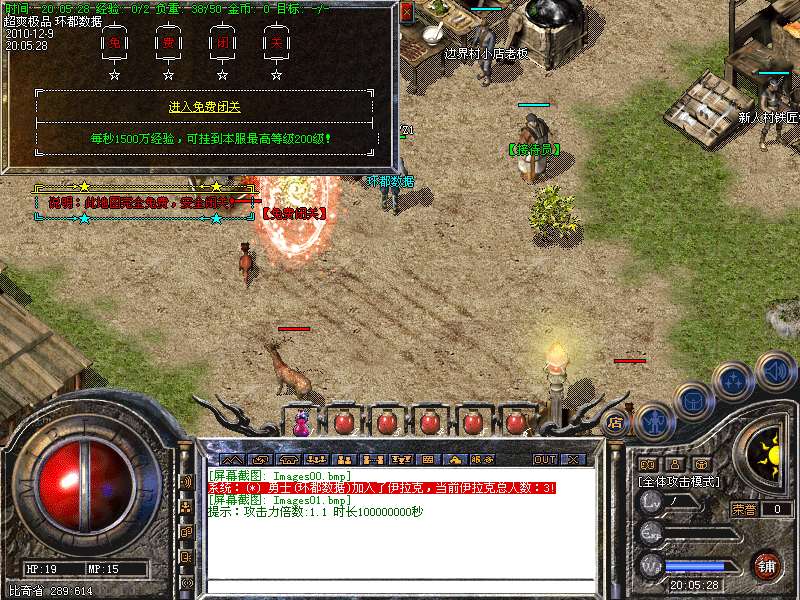Click the OUT button on chat toolbar
This screenshot has width=800, height=600.
click(x=544, y=460)
